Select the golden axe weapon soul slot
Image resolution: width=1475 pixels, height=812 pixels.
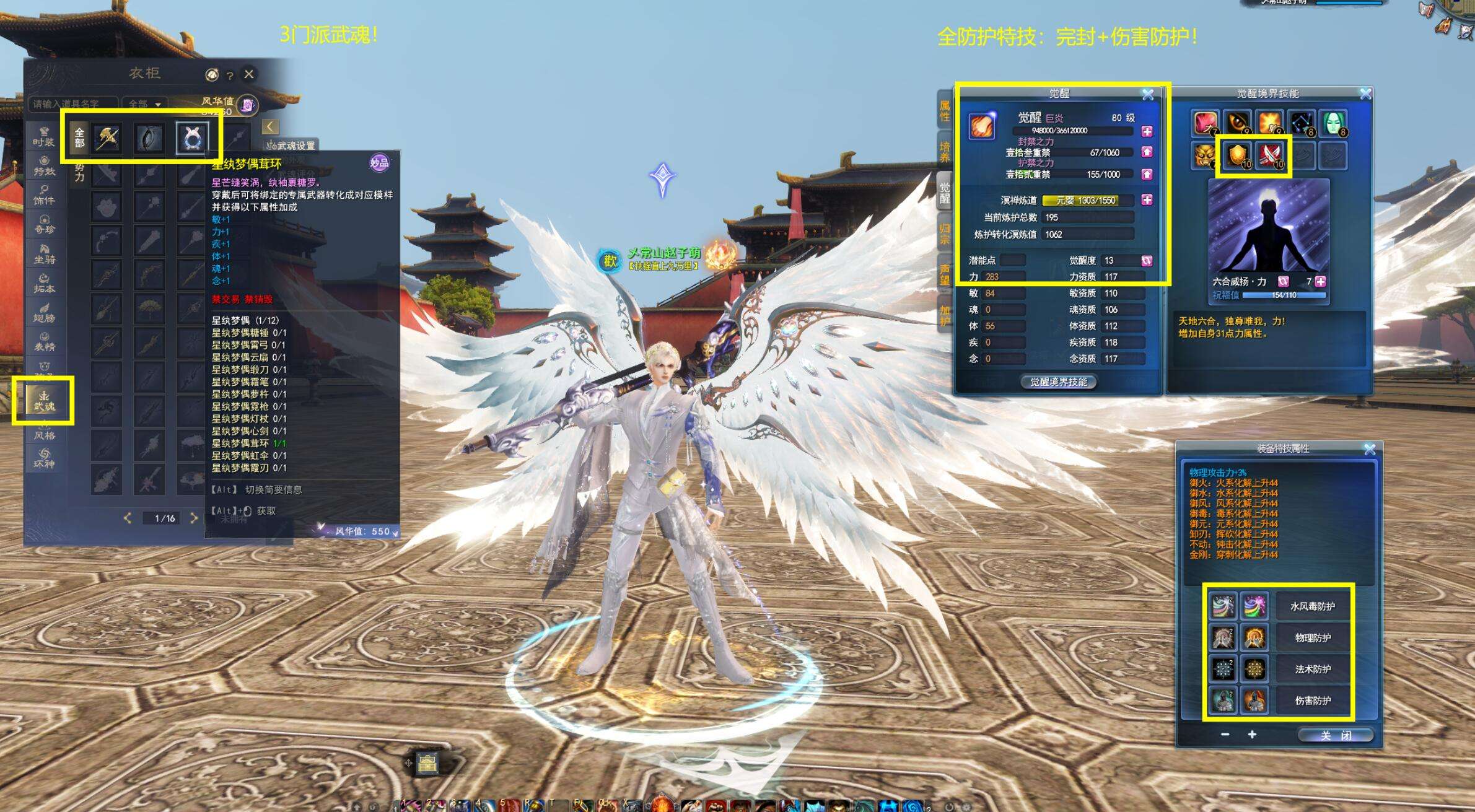point(107,138)
